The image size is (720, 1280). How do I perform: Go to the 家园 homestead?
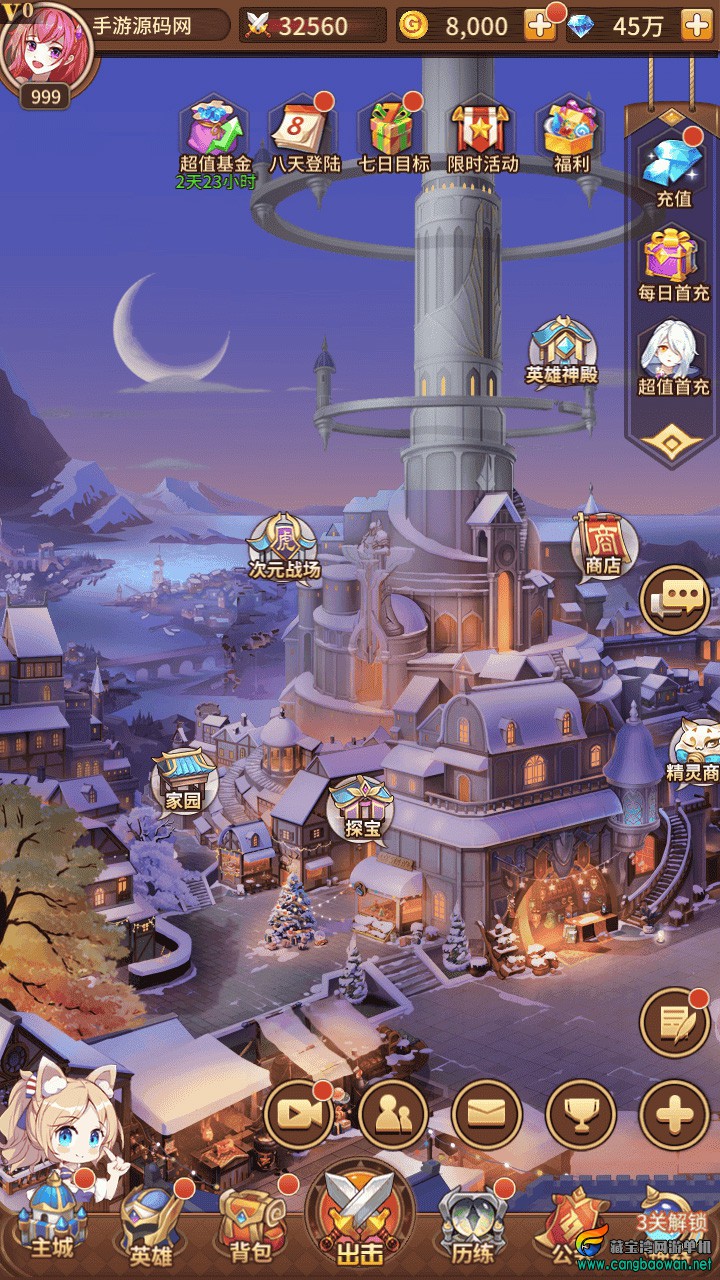point(184,778)
